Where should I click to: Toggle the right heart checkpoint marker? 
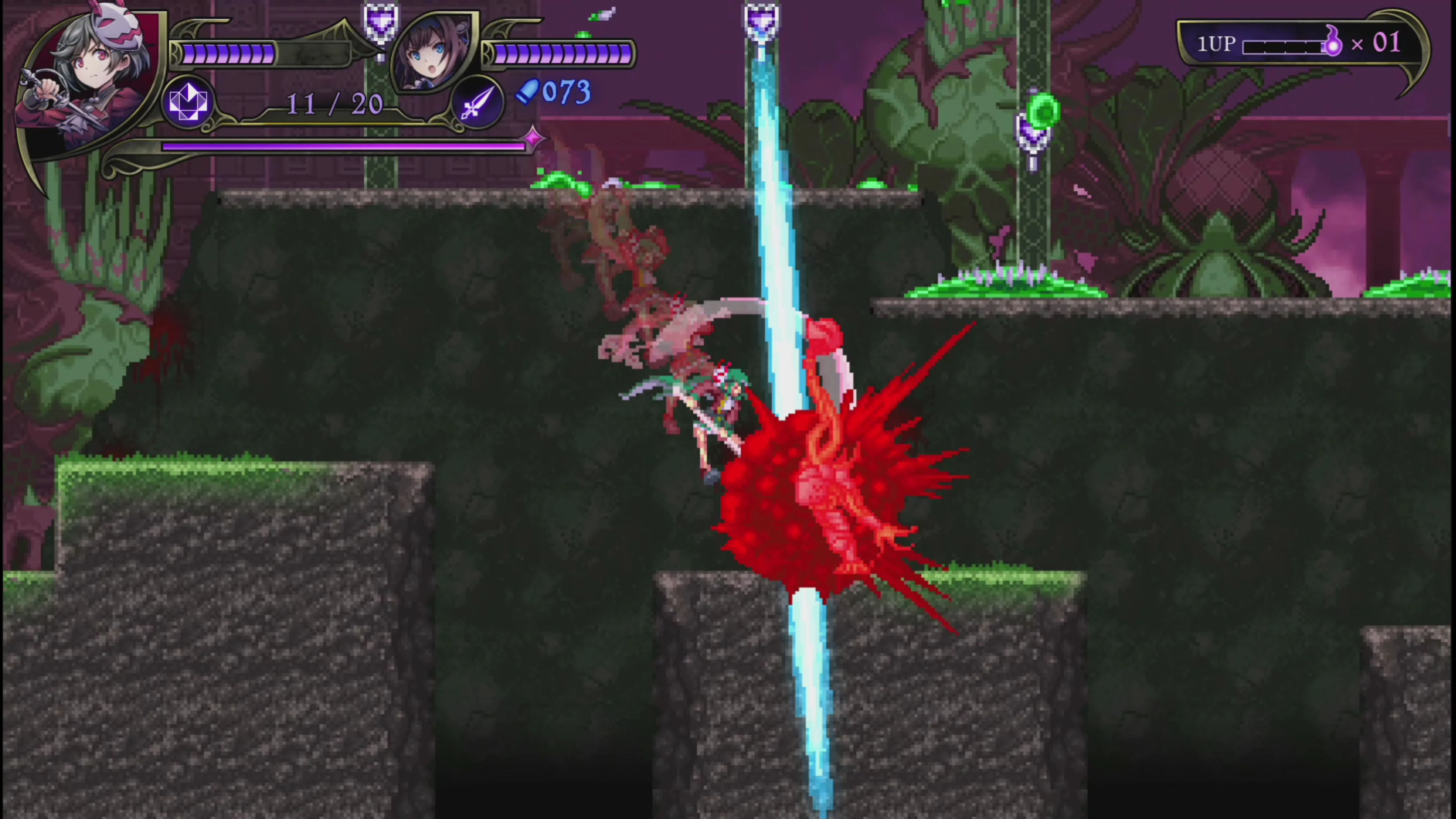pyautogui.click(x=1032, y=133)
